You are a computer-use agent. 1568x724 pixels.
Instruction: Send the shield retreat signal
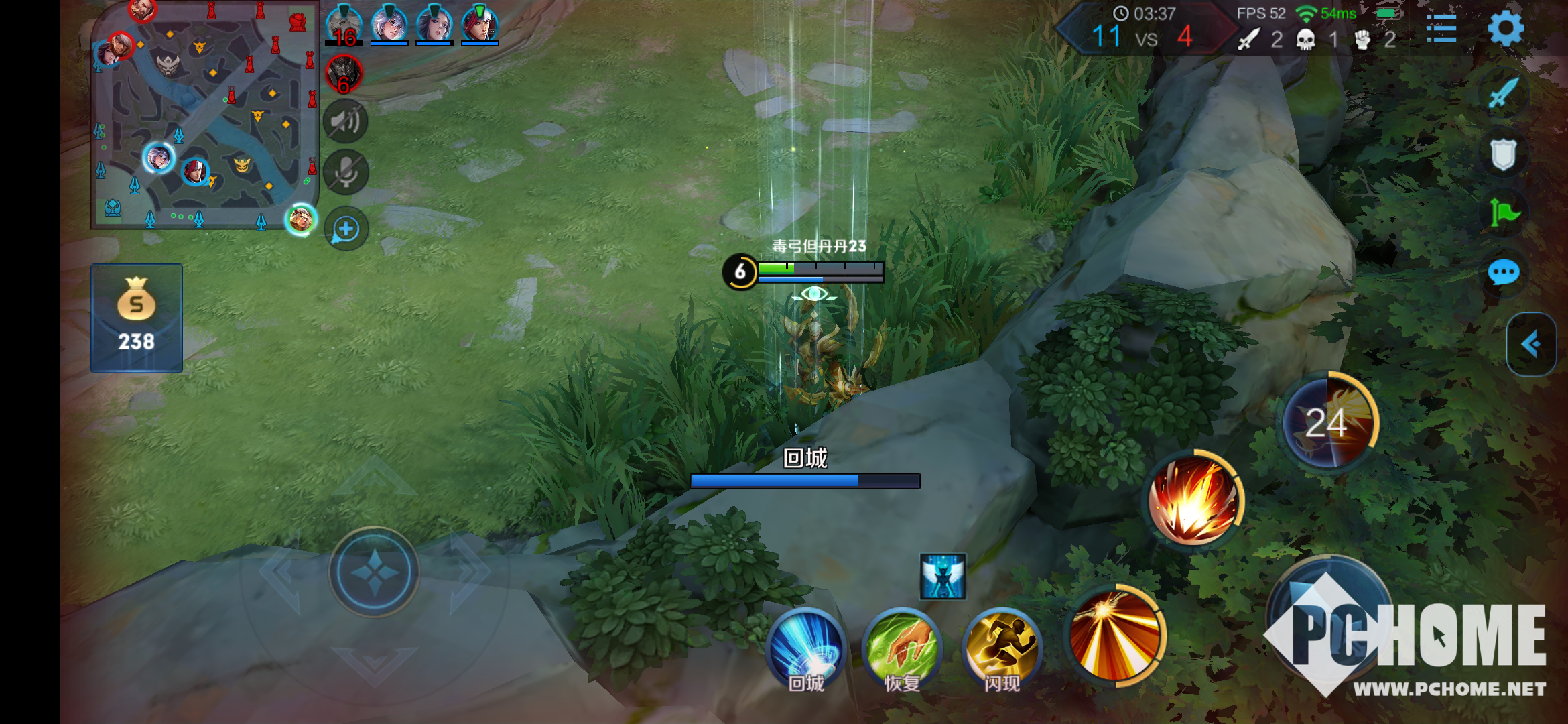click(1503, 154)
